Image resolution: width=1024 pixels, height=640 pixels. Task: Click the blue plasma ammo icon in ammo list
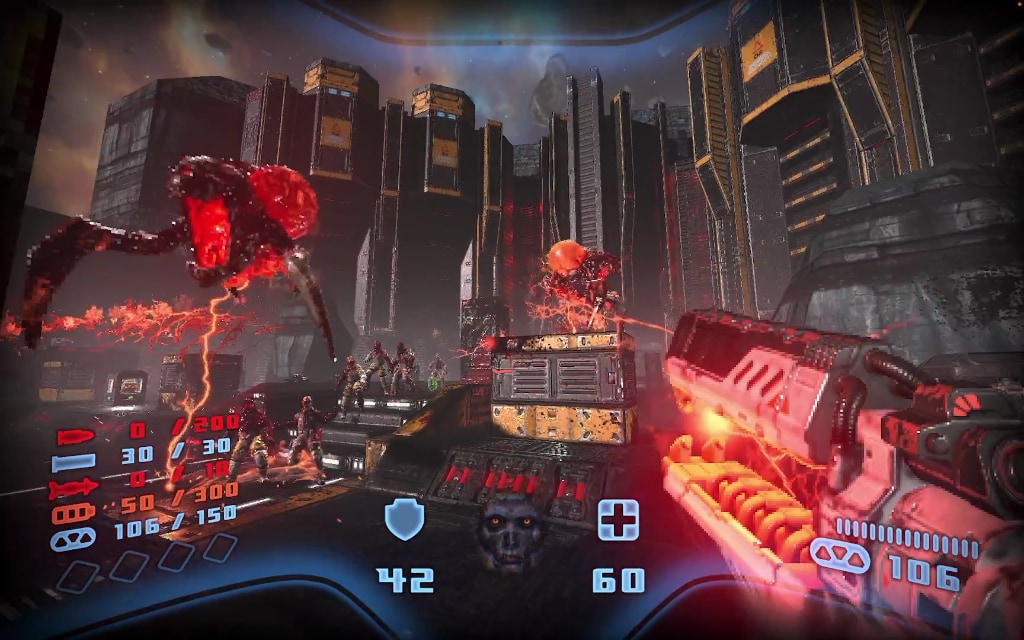click(74, 538)
